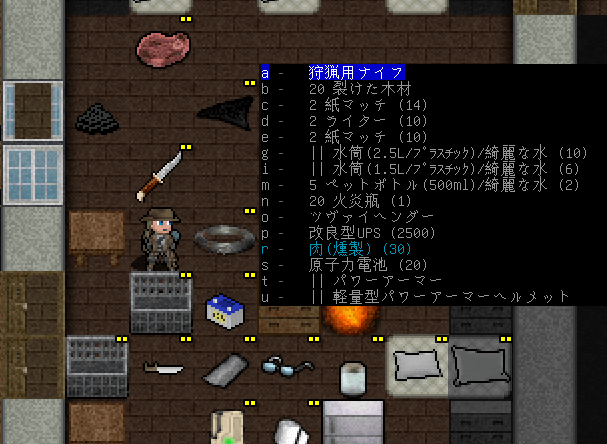Choose the 20 裂けた木材 row
The image size is (607, 444).
(357, 89)
